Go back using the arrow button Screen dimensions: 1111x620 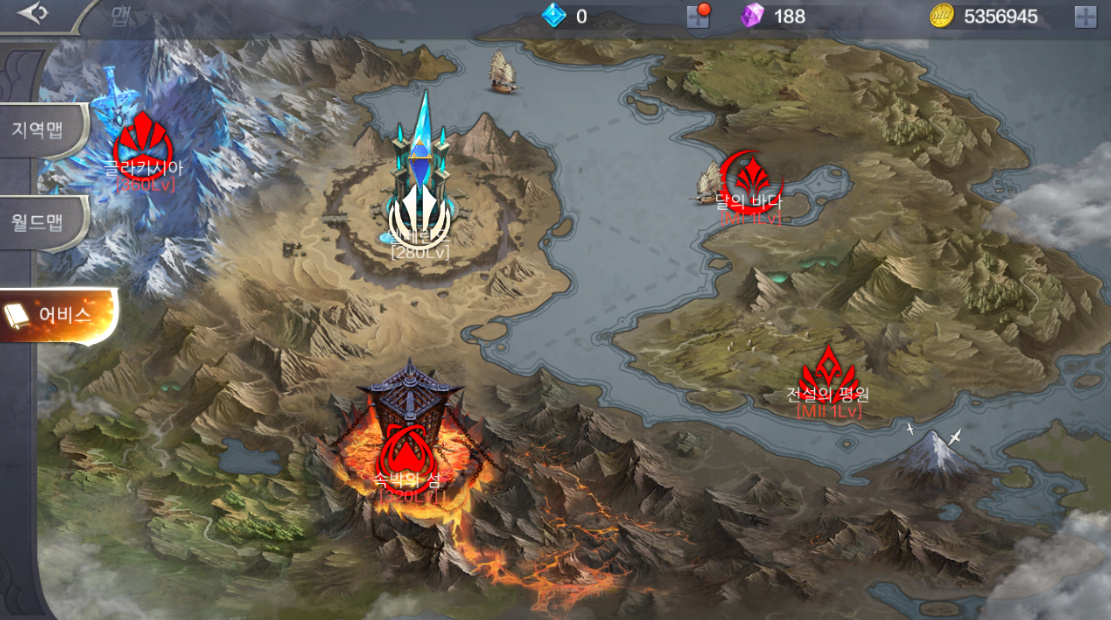click(33, 14)
